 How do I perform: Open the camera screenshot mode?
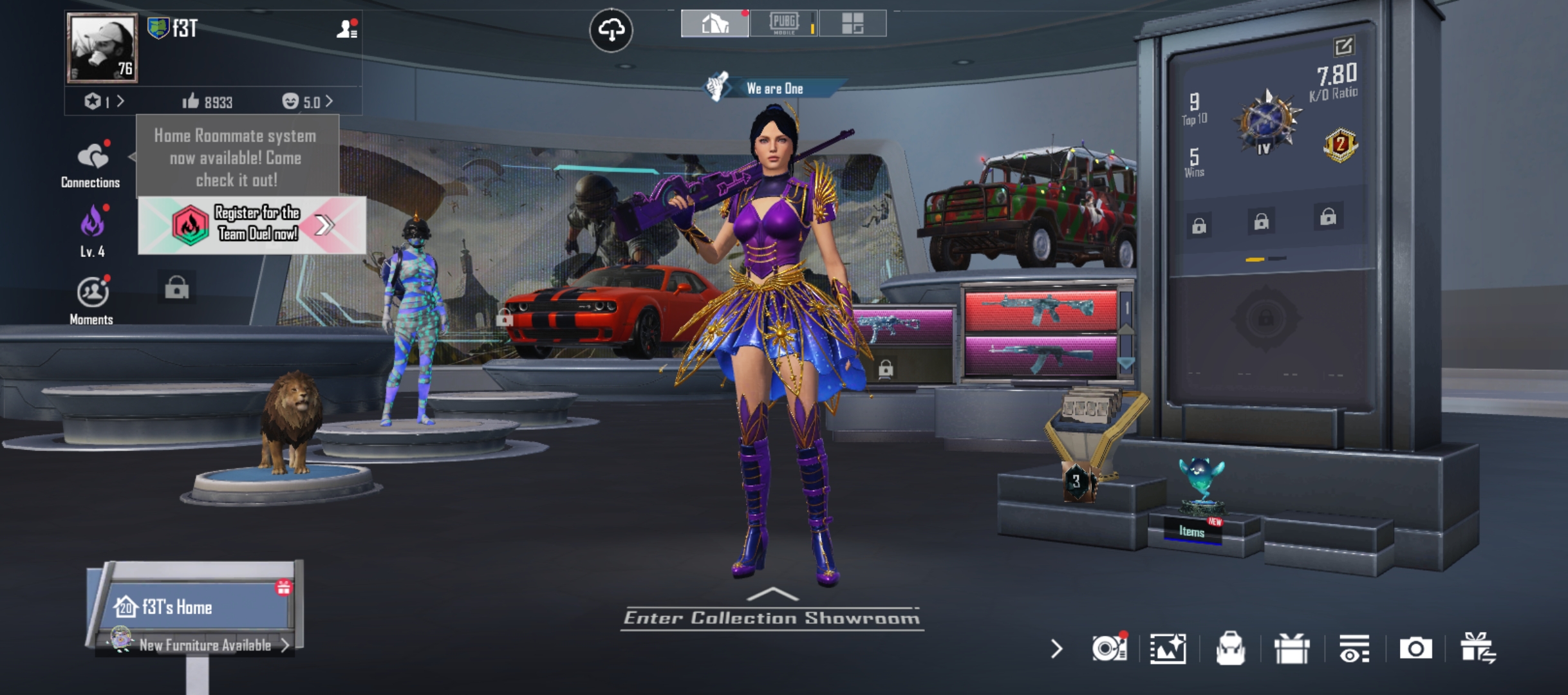[x=1415, y=648]
